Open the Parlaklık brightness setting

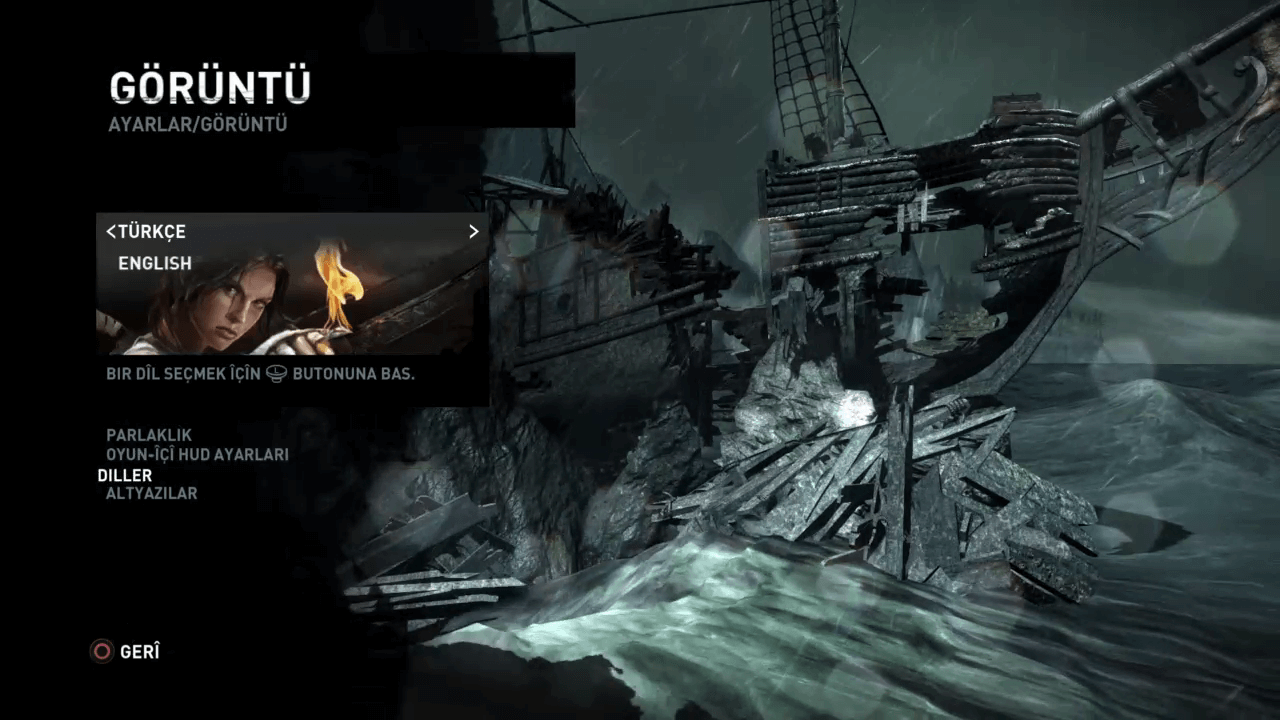[x=149, y=436]
